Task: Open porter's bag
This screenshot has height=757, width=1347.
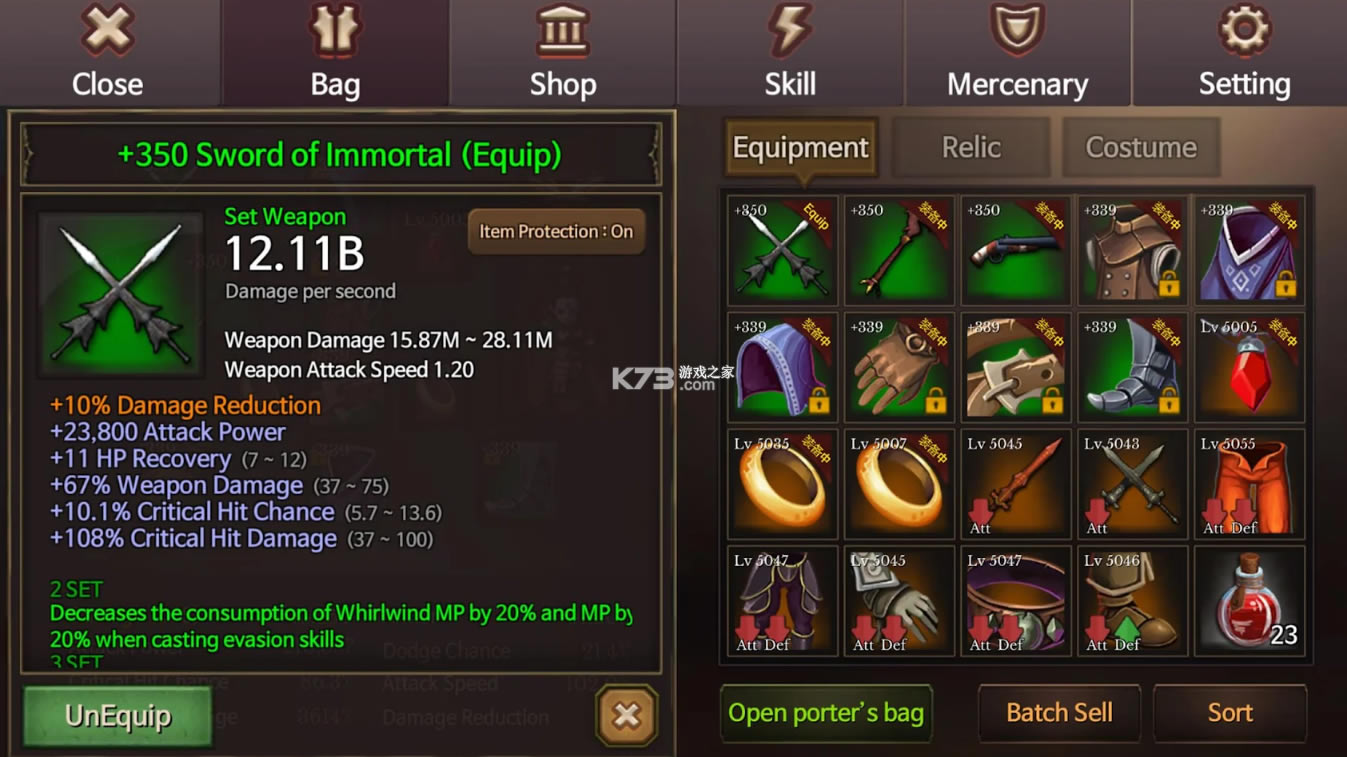Action: click(x=826, y=713)
